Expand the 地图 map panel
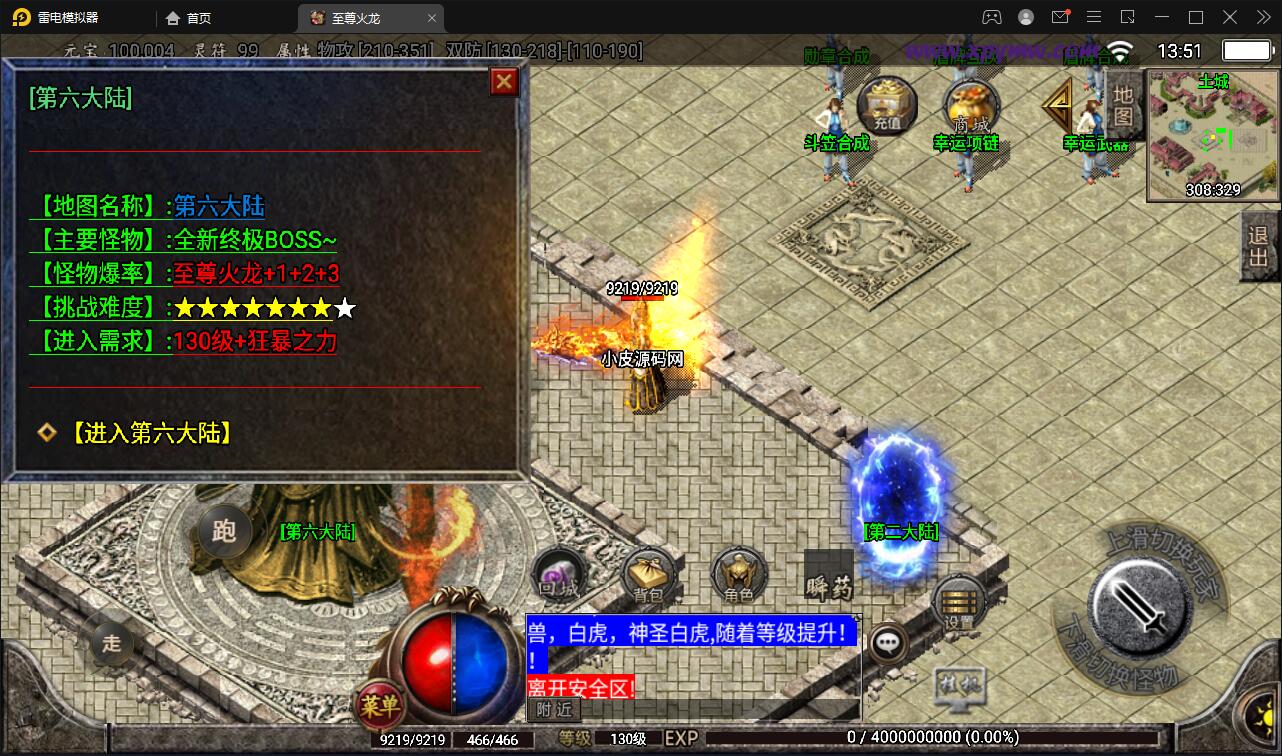Image resolution: width=1282 pixels, height=756 pixels. coord(1124,105)
